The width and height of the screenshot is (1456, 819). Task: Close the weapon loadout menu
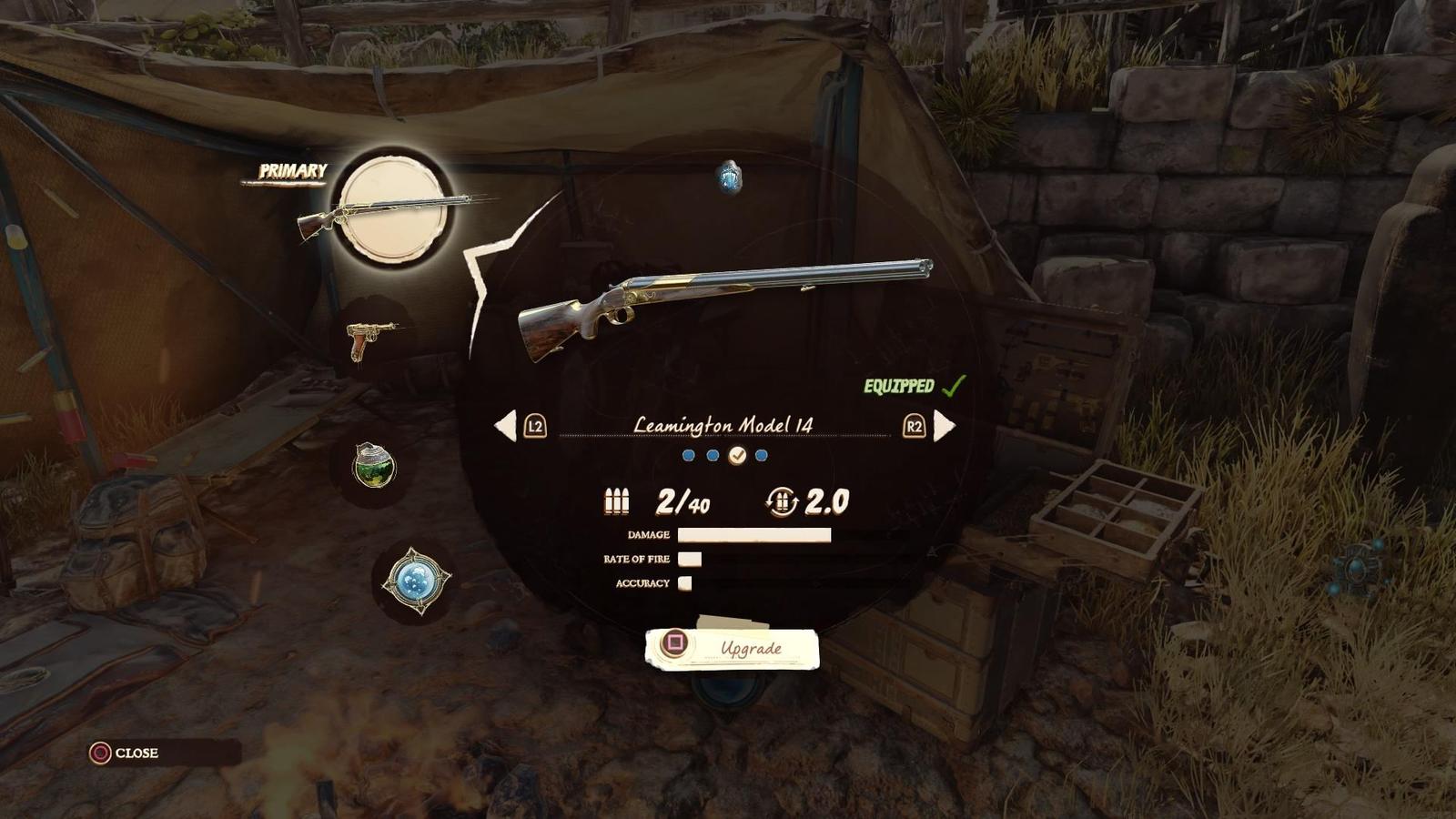pos(126,753)
